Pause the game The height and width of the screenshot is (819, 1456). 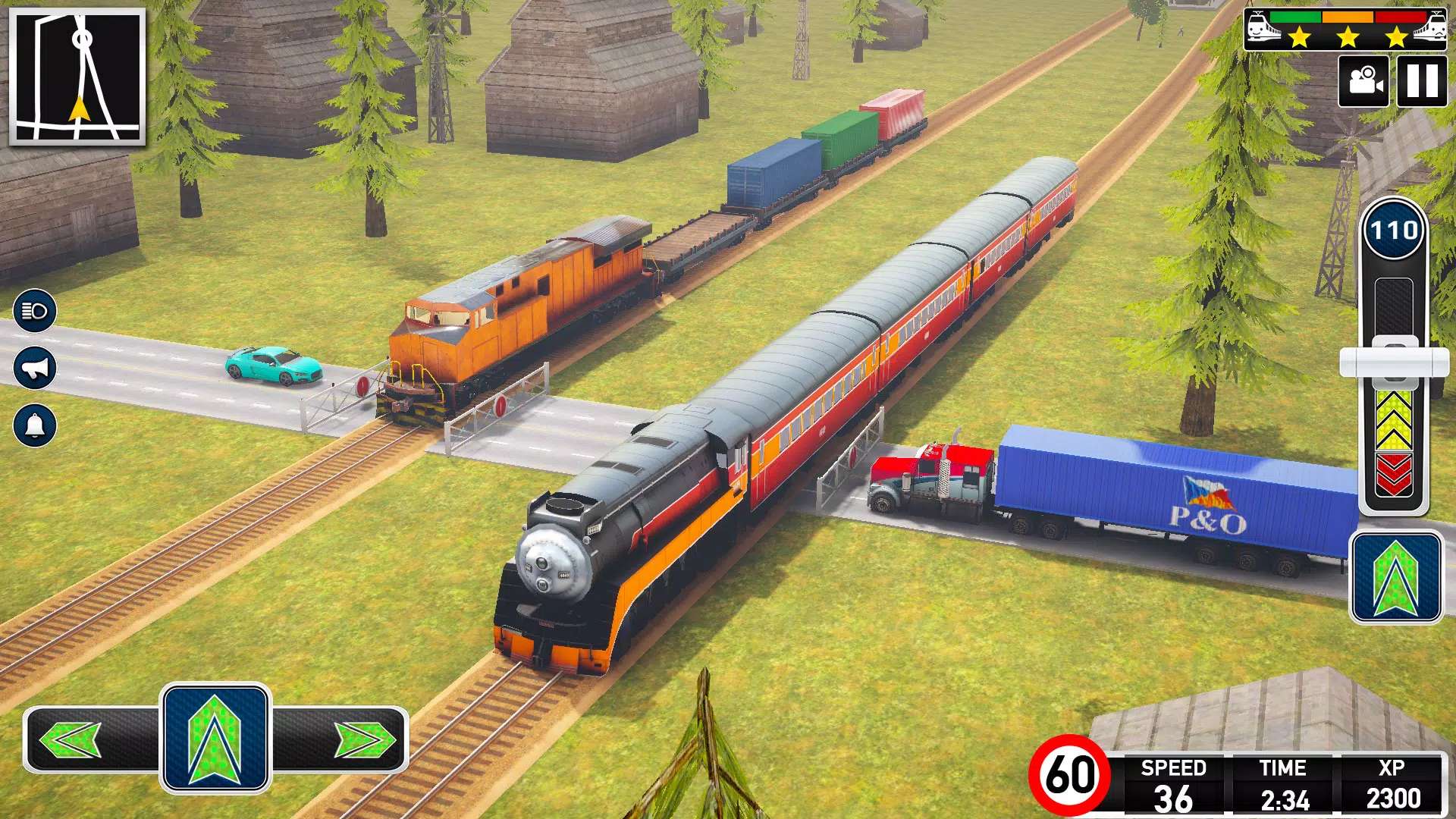point(1421,80)
